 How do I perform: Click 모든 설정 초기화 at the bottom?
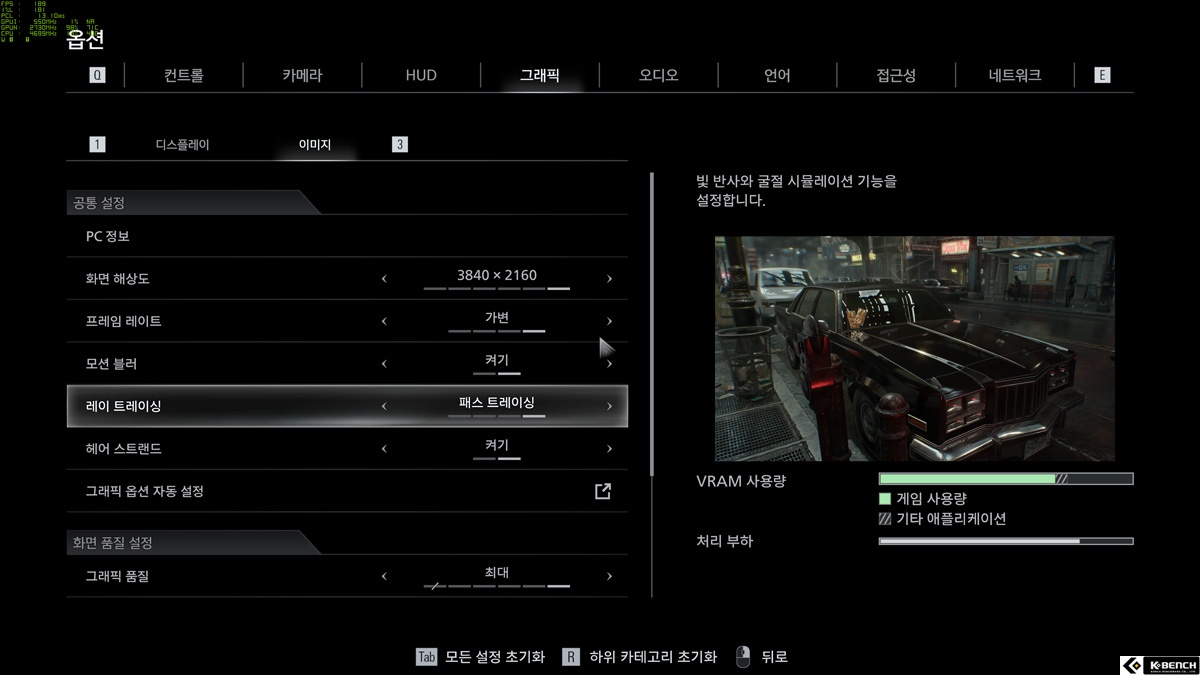[x=494, y=657]
